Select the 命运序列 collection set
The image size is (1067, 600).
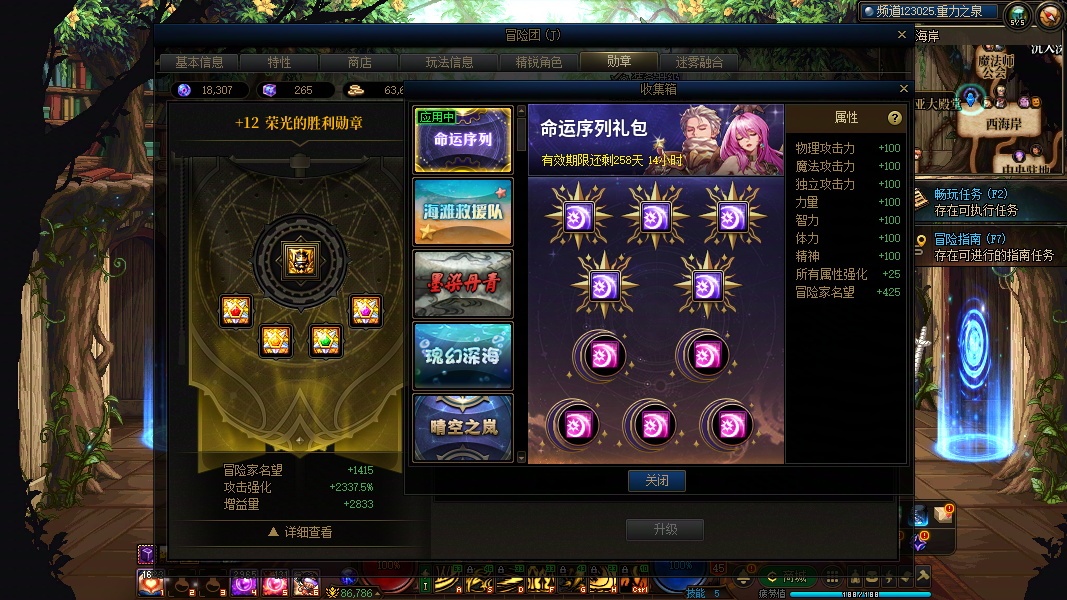pyautogui.click(x=463, y=140)
